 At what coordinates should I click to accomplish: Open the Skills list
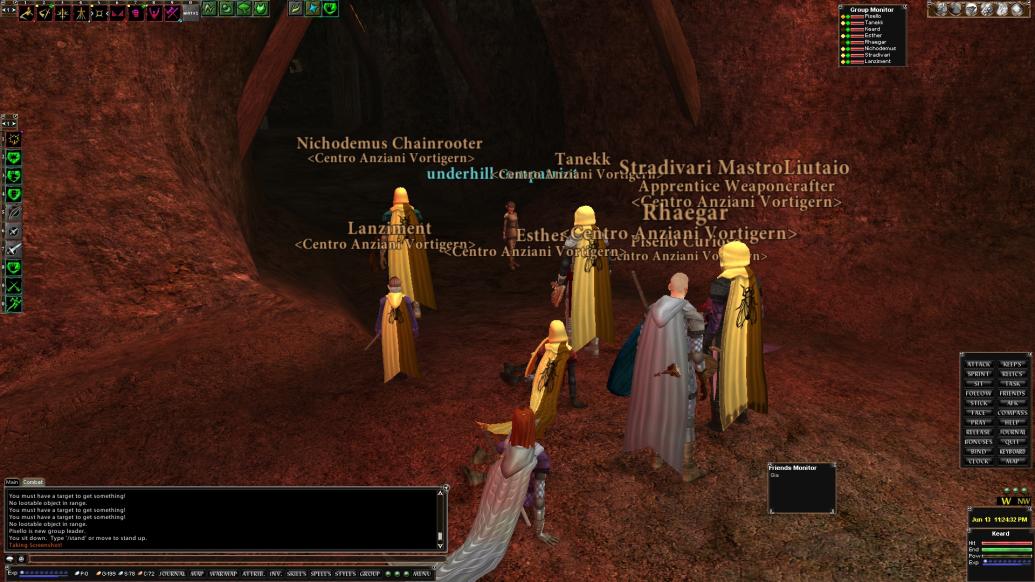coord(297,574)
